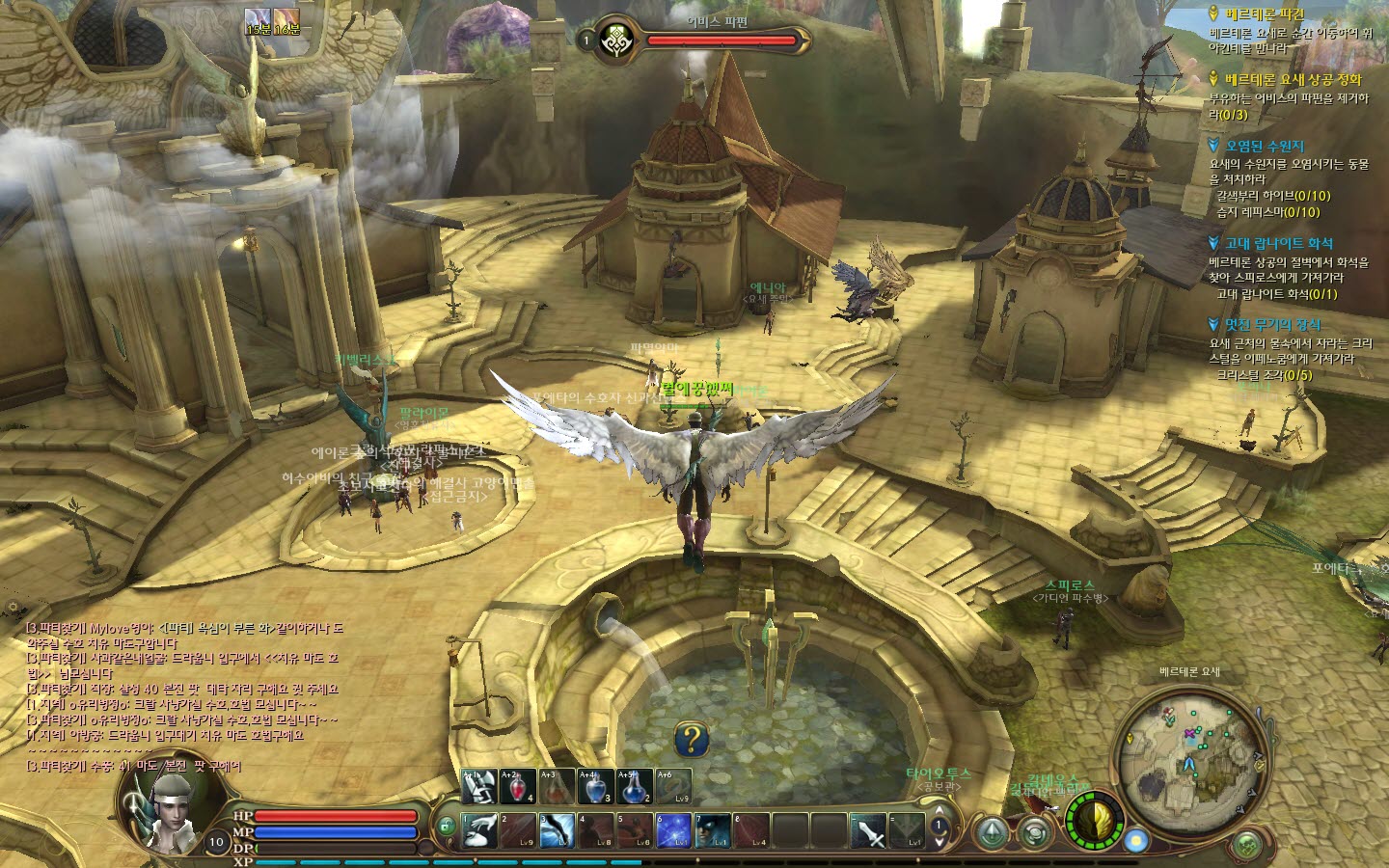Use the axe and gauntlet skill slot

[x=479, y=787]
